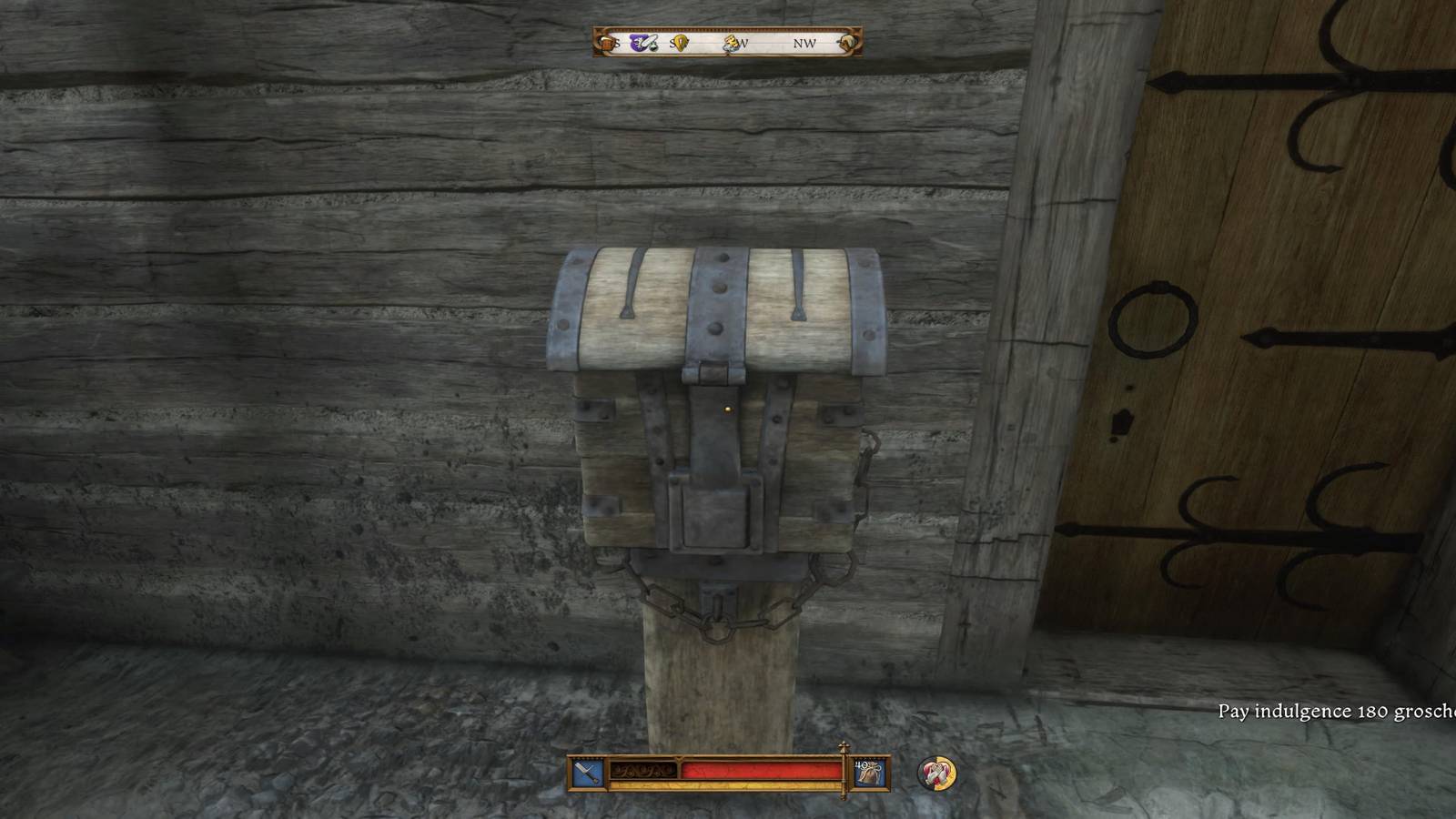Image resolution: width=1456 pixels, height=819 pixels.
Task: Click the S heading at the compass left
Action: click(x=616, y=42)
